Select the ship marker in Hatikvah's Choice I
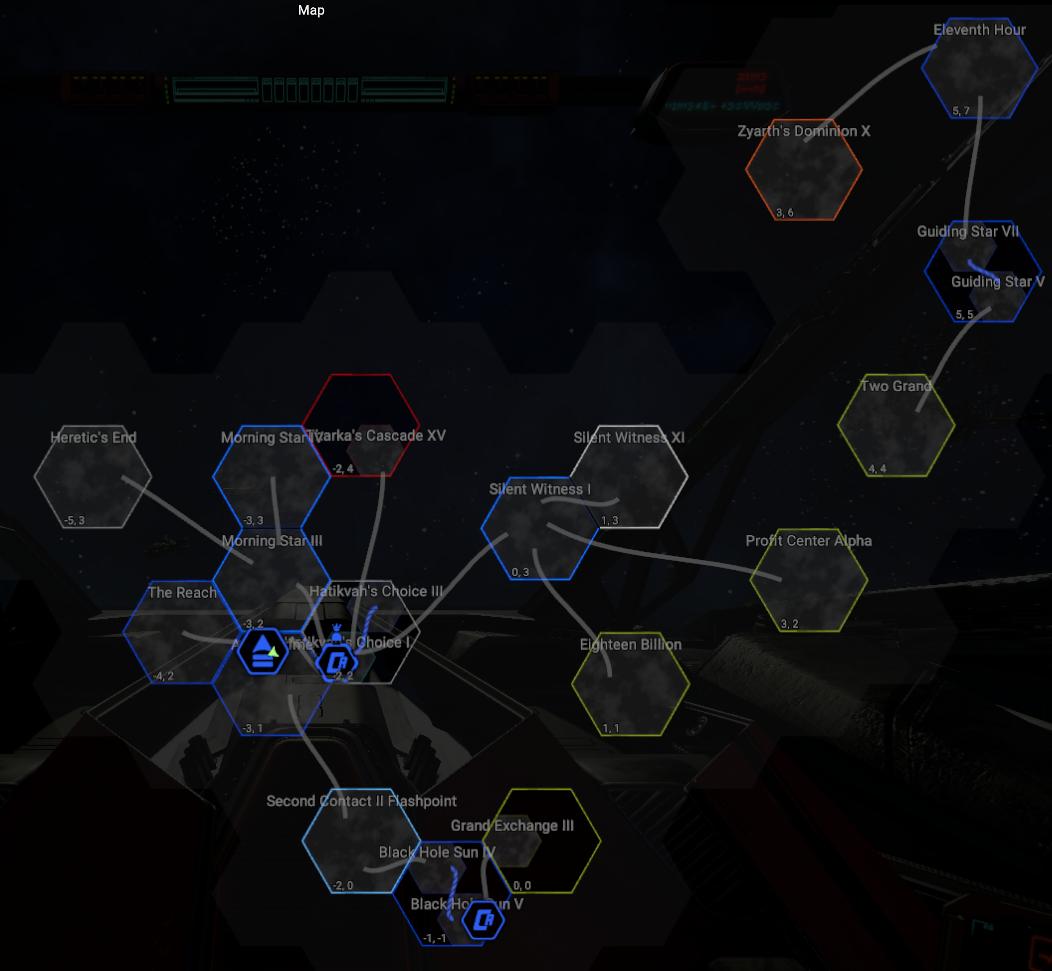The image size is (1052, 971). (x=337, y=660)
